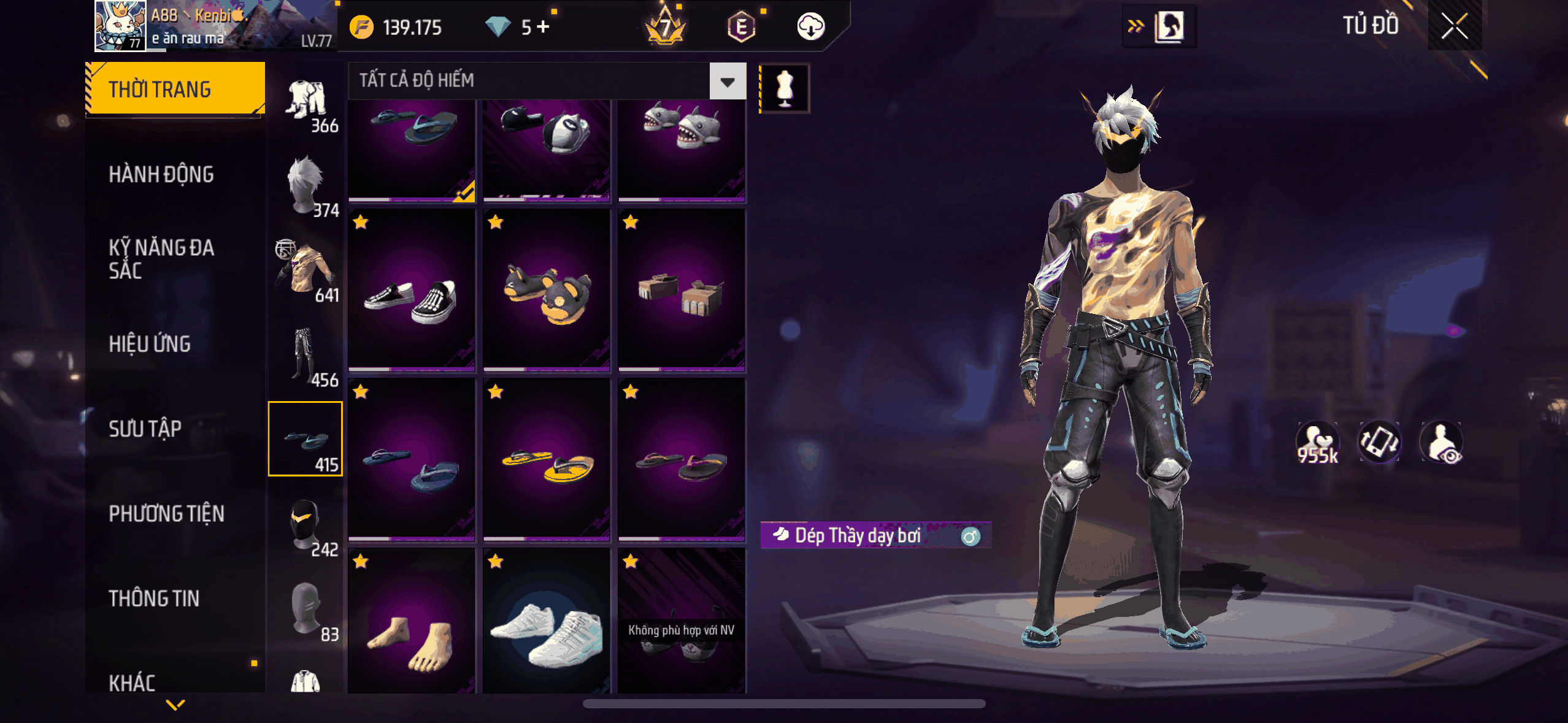The image size is (1568, 723).
Task: Add diamonds with the plus button
Action: (543, 27)
